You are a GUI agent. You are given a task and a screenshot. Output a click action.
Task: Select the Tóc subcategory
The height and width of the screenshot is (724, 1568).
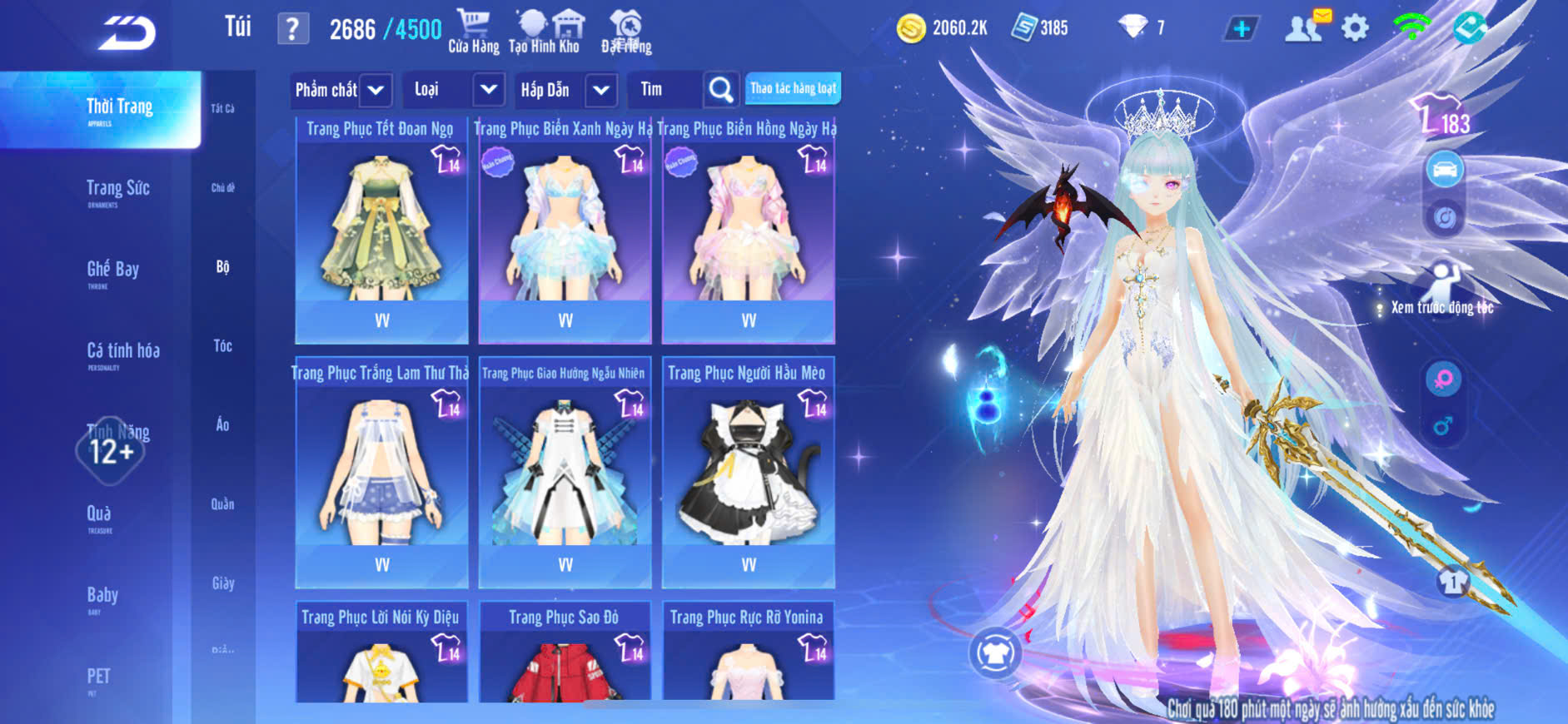(222, 345)
